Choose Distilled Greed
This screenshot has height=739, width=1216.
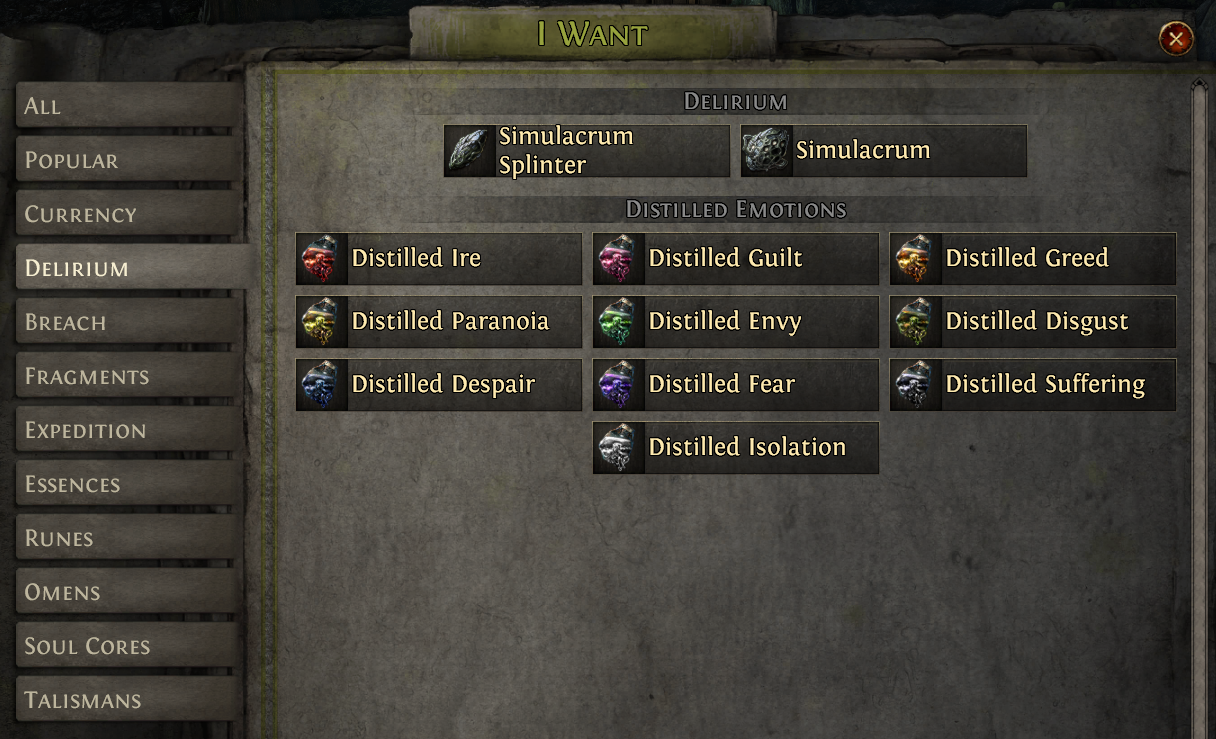click(x=1033, y=259)
